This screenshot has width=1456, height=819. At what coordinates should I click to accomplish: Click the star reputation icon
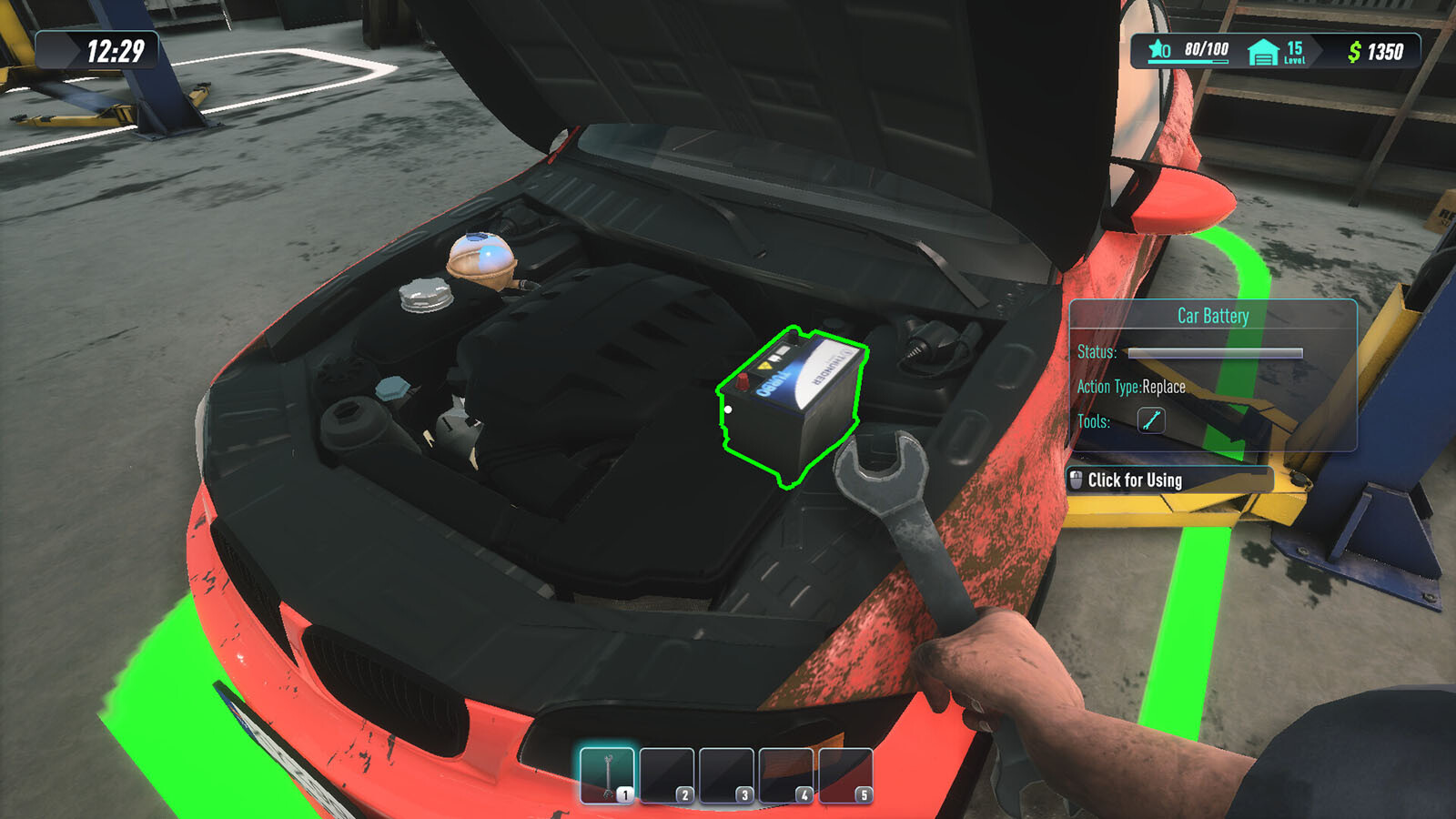1159,49
